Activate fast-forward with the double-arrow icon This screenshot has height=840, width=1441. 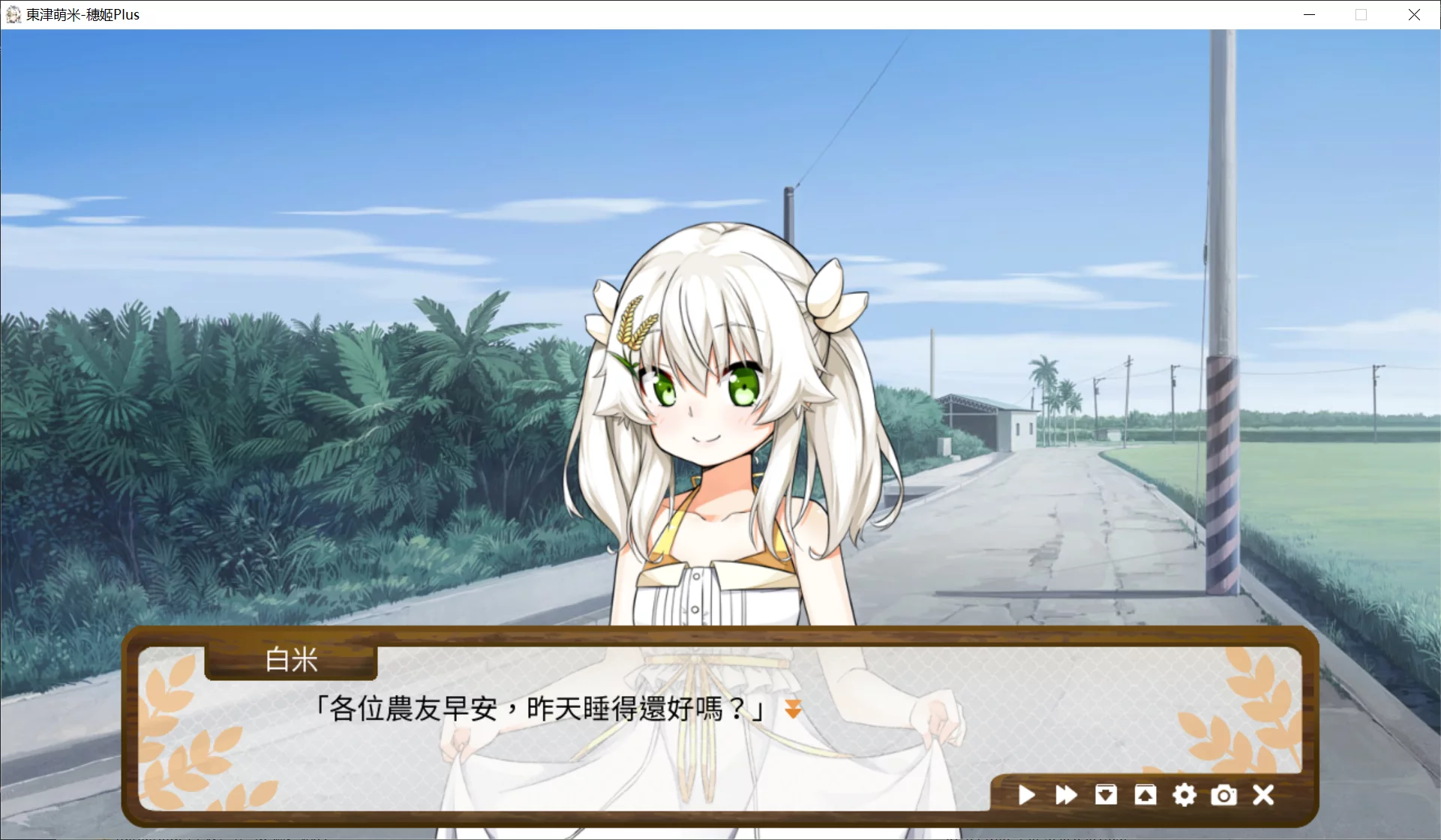click(x=1066, y=795)
